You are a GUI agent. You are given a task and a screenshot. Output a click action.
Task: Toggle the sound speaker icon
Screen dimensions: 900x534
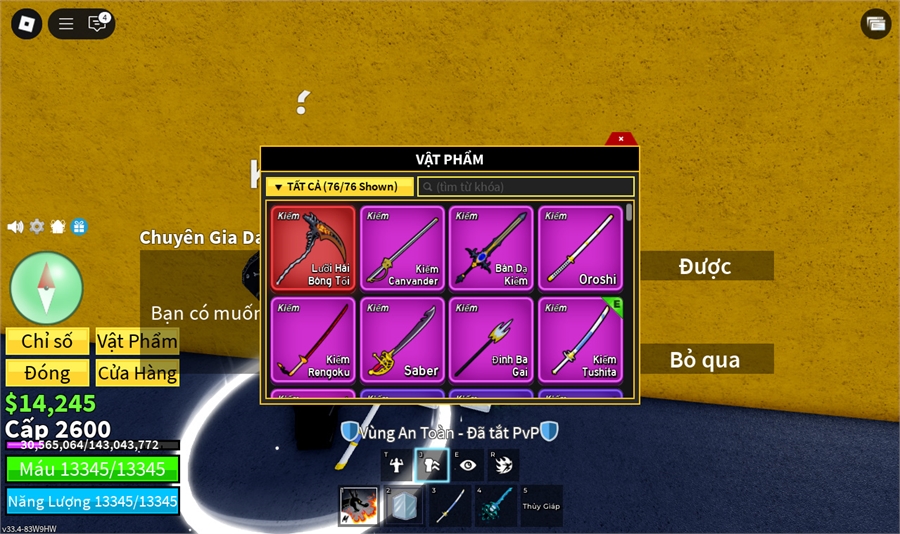[15, 227]
